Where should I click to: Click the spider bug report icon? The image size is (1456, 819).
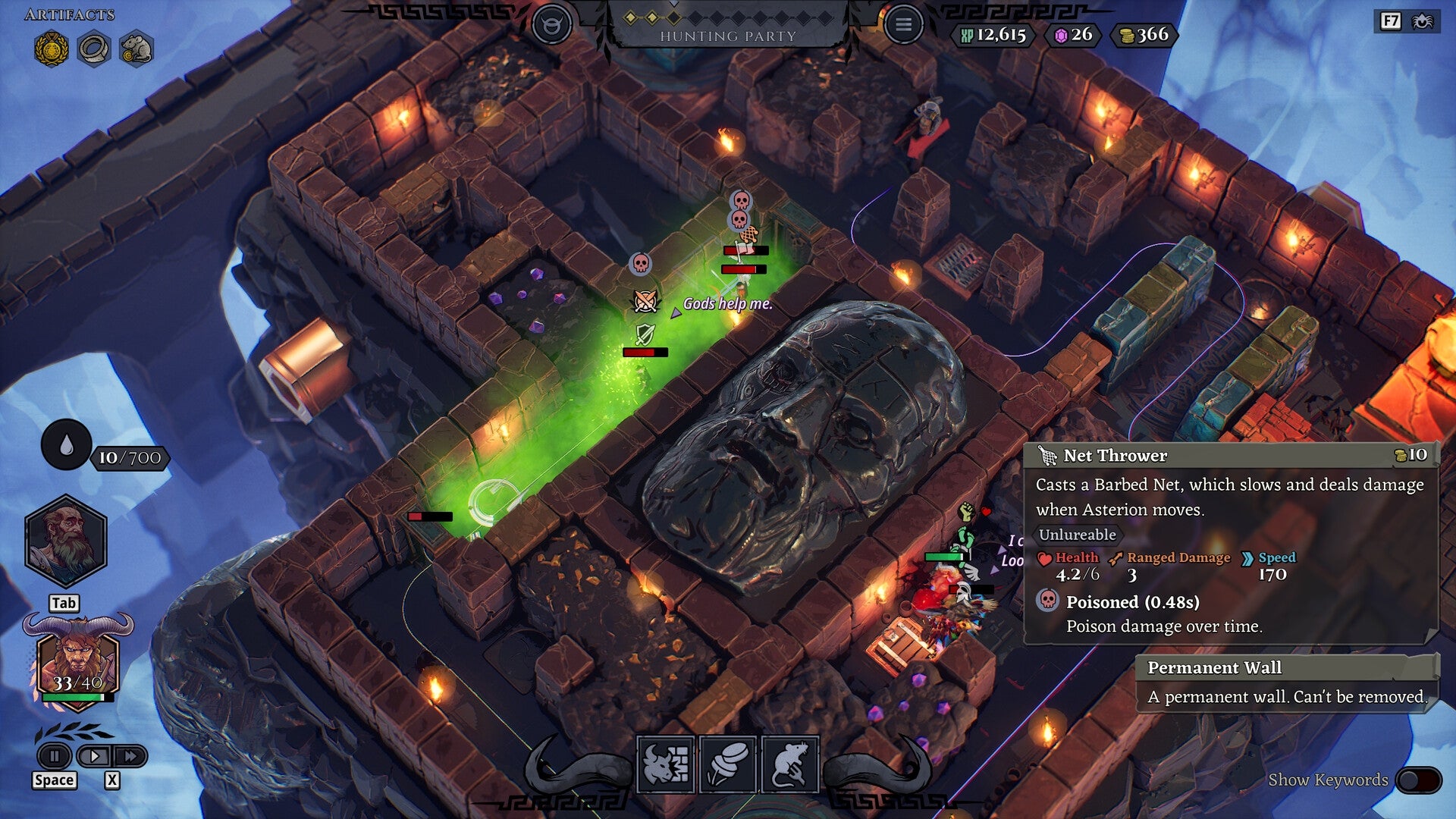pyautogui.click(x=1422, y=21)
